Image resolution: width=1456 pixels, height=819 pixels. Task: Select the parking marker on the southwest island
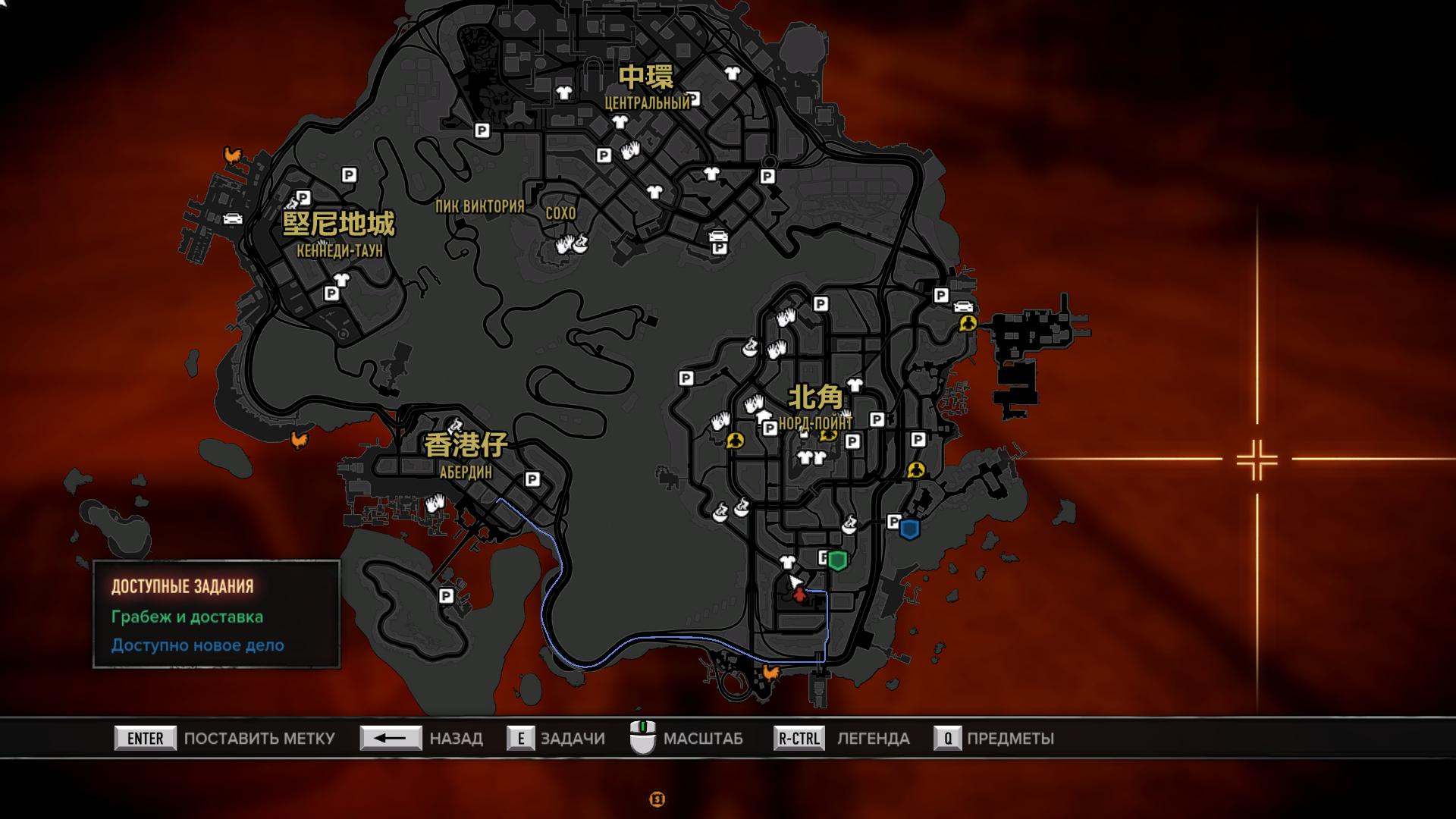click(x=446, y=596)
